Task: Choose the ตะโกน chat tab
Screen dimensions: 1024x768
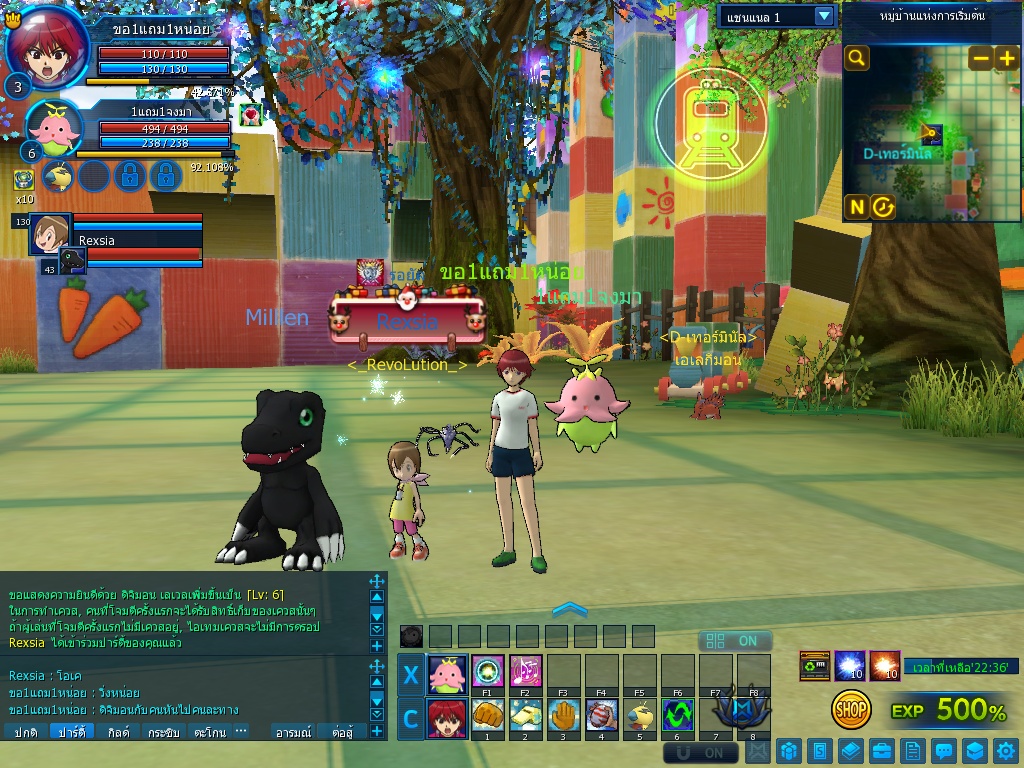Action: pos(210,732)
